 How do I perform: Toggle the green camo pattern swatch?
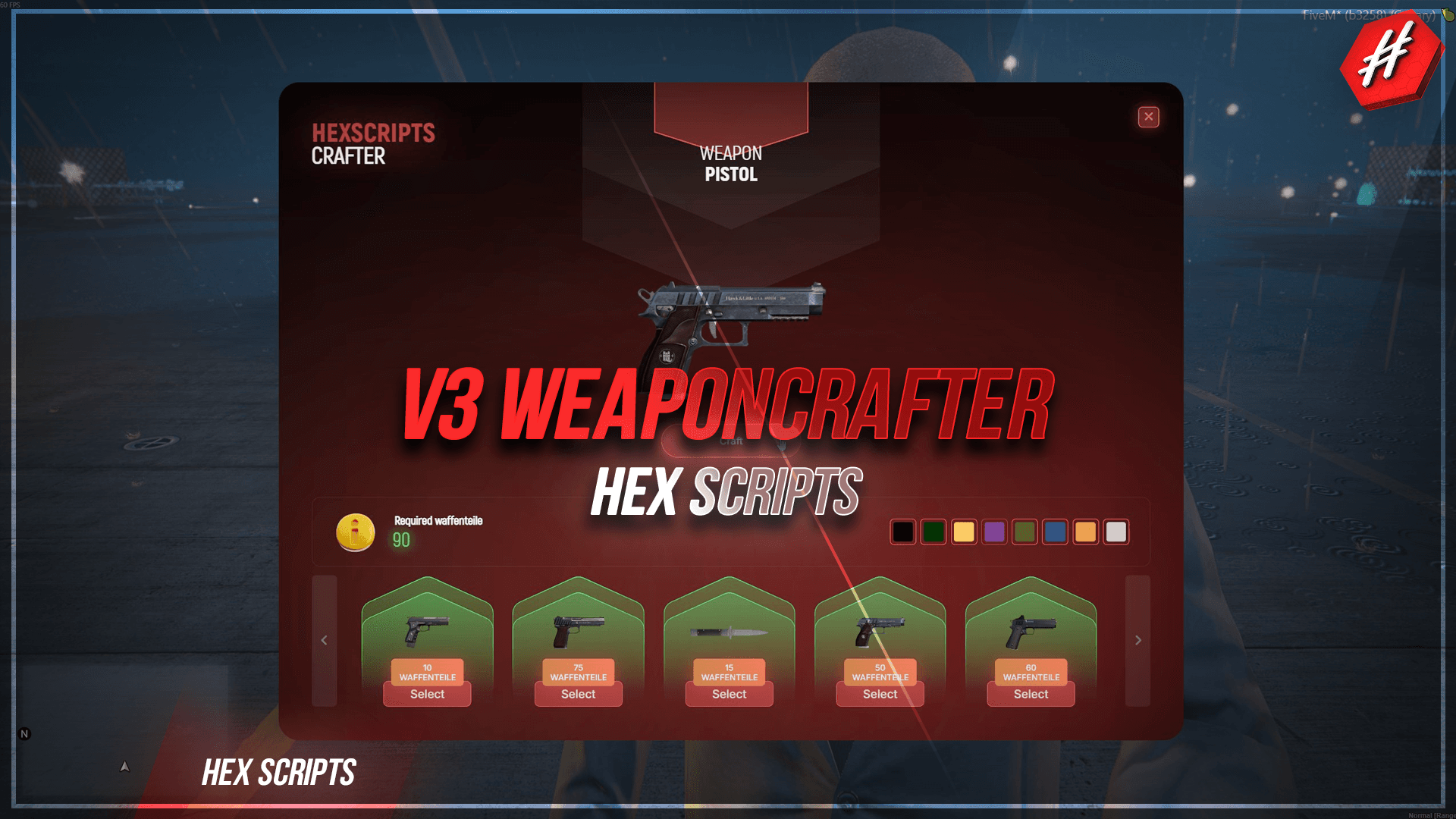coord(1025,532)
